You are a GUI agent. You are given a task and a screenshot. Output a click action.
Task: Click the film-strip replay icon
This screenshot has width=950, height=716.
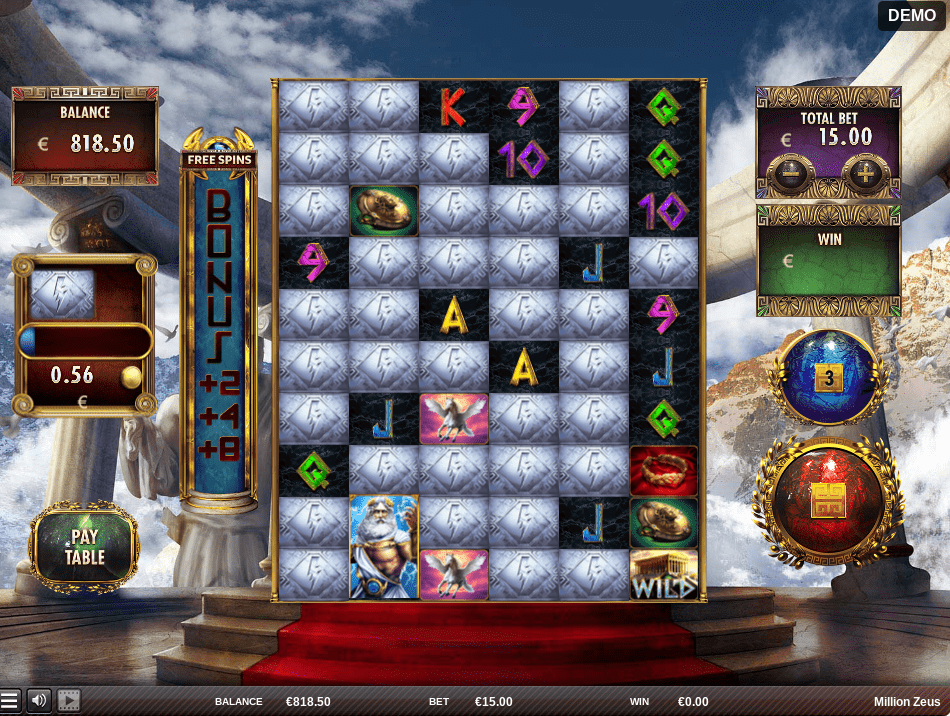(69, 701)
